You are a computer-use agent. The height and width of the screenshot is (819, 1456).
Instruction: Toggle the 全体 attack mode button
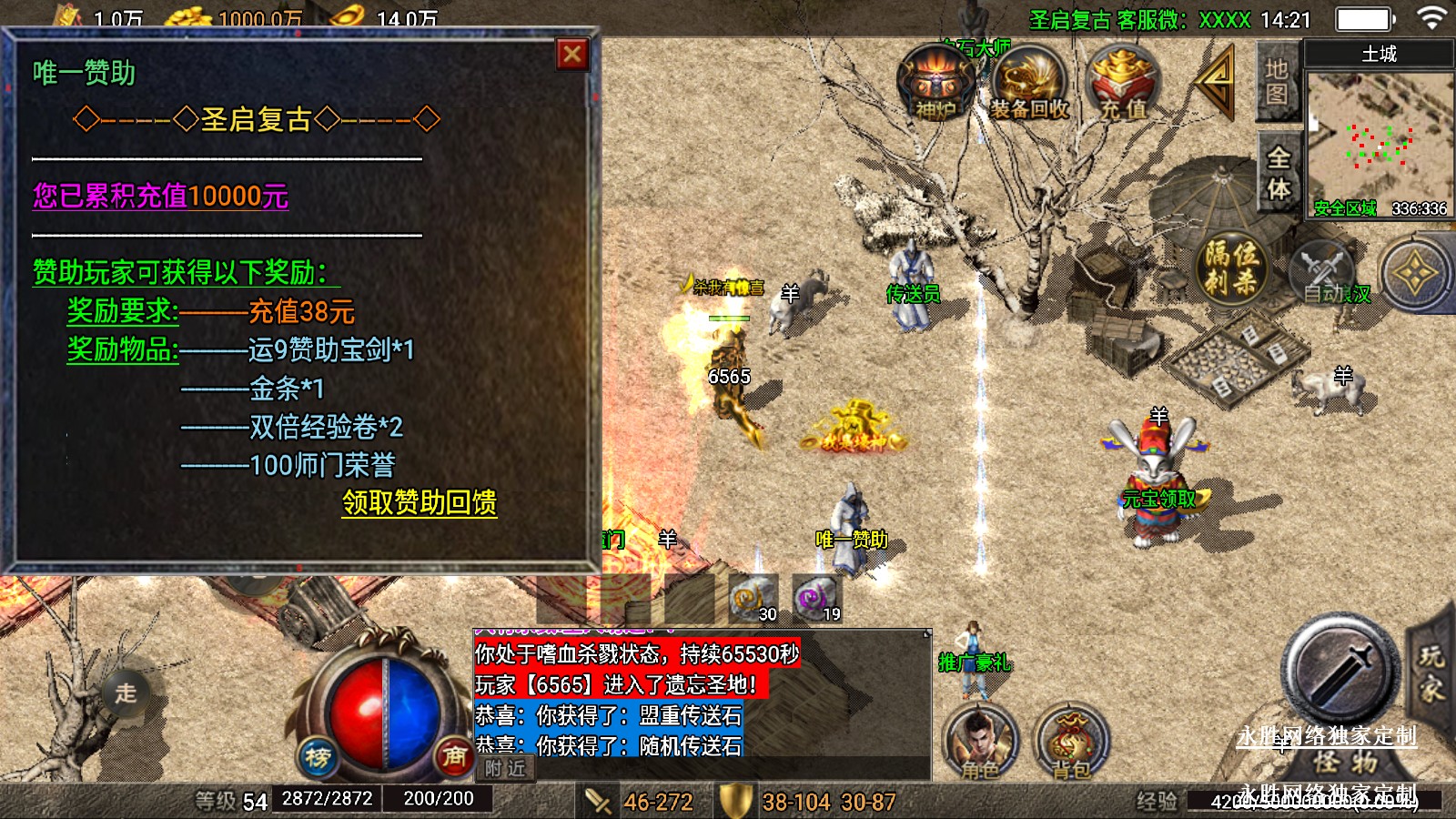coord(1279,173)
